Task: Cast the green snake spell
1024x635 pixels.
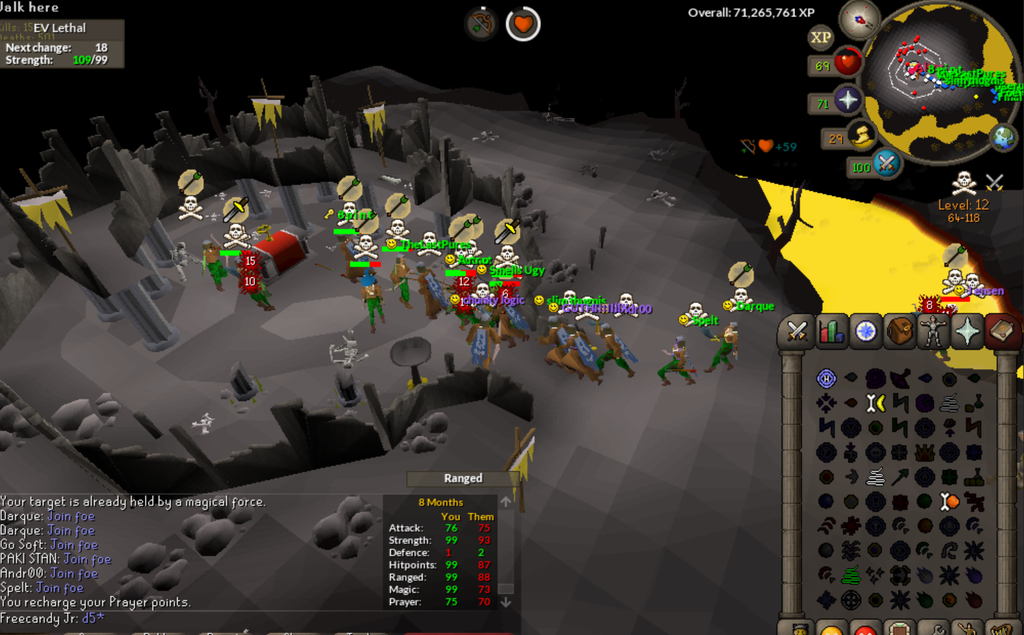Action: (x=851, y=575)
